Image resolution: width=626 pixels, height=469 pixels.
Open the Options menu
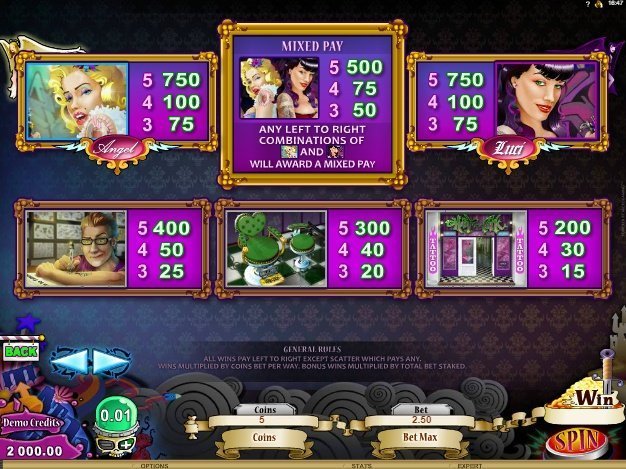154,465
